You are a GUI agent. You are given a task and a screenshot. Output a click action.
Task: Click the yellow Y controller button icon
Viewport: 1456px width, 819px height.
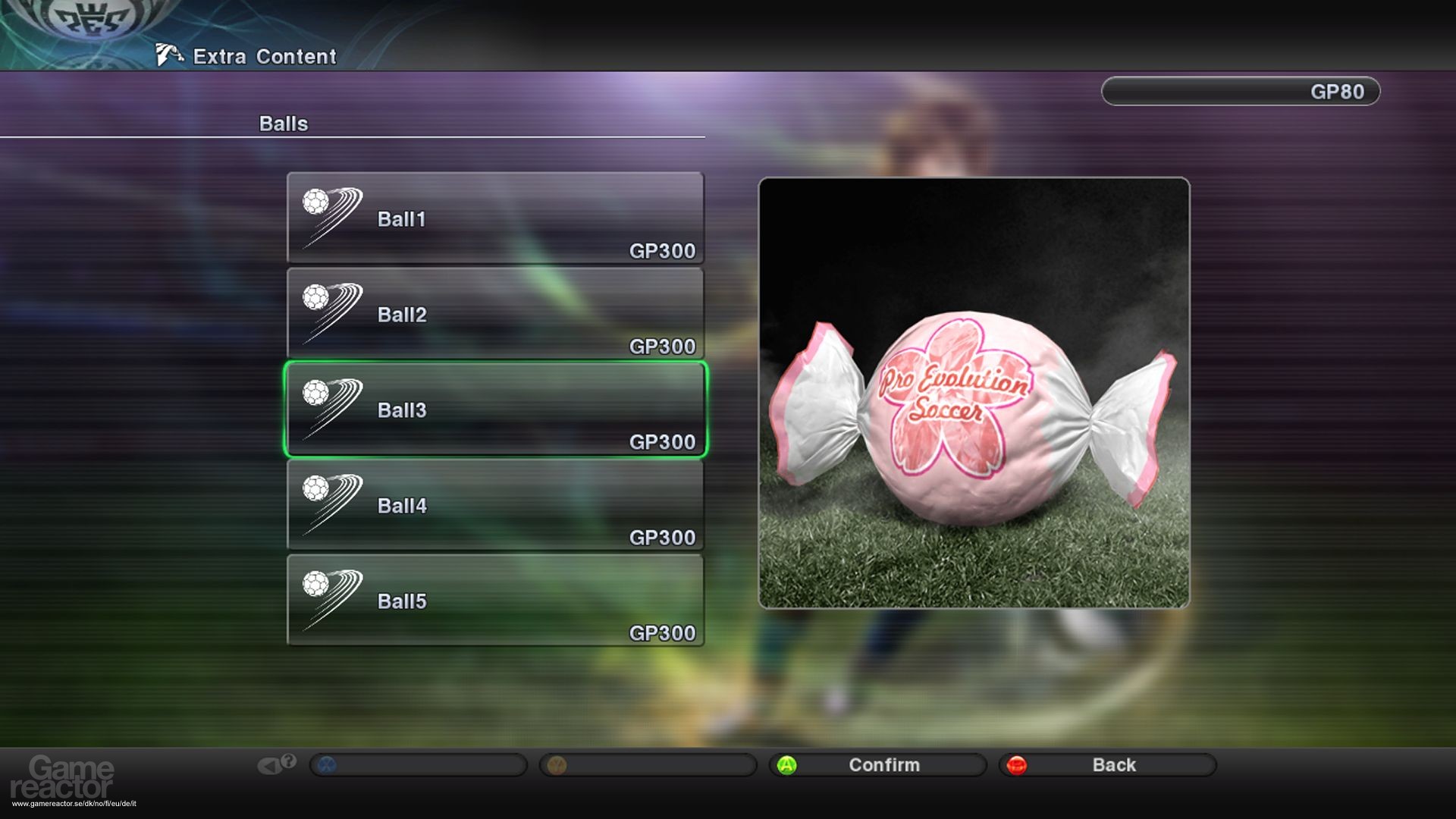(x=557, y=764)
